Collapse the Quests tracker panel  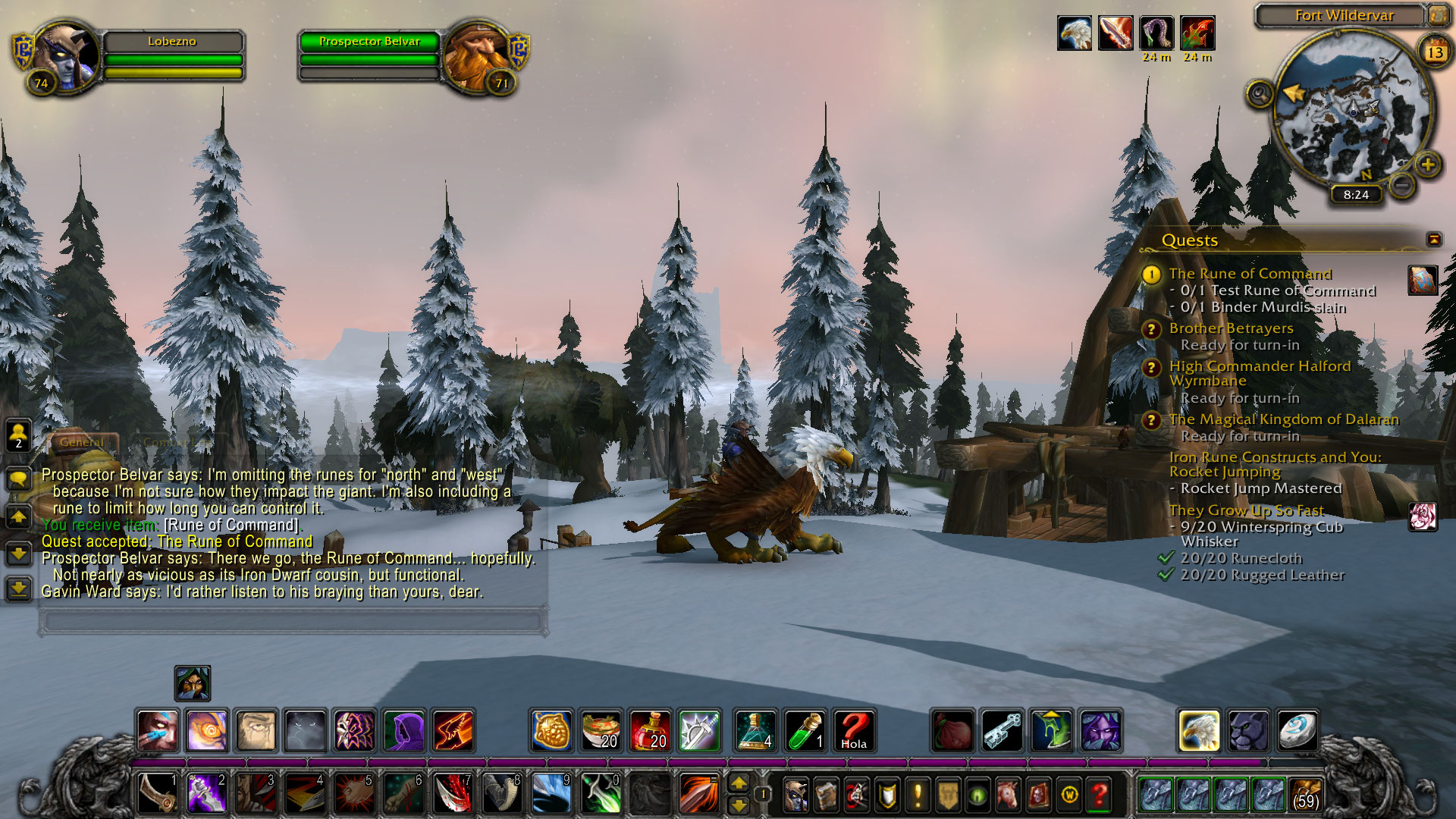point(1433,240)
